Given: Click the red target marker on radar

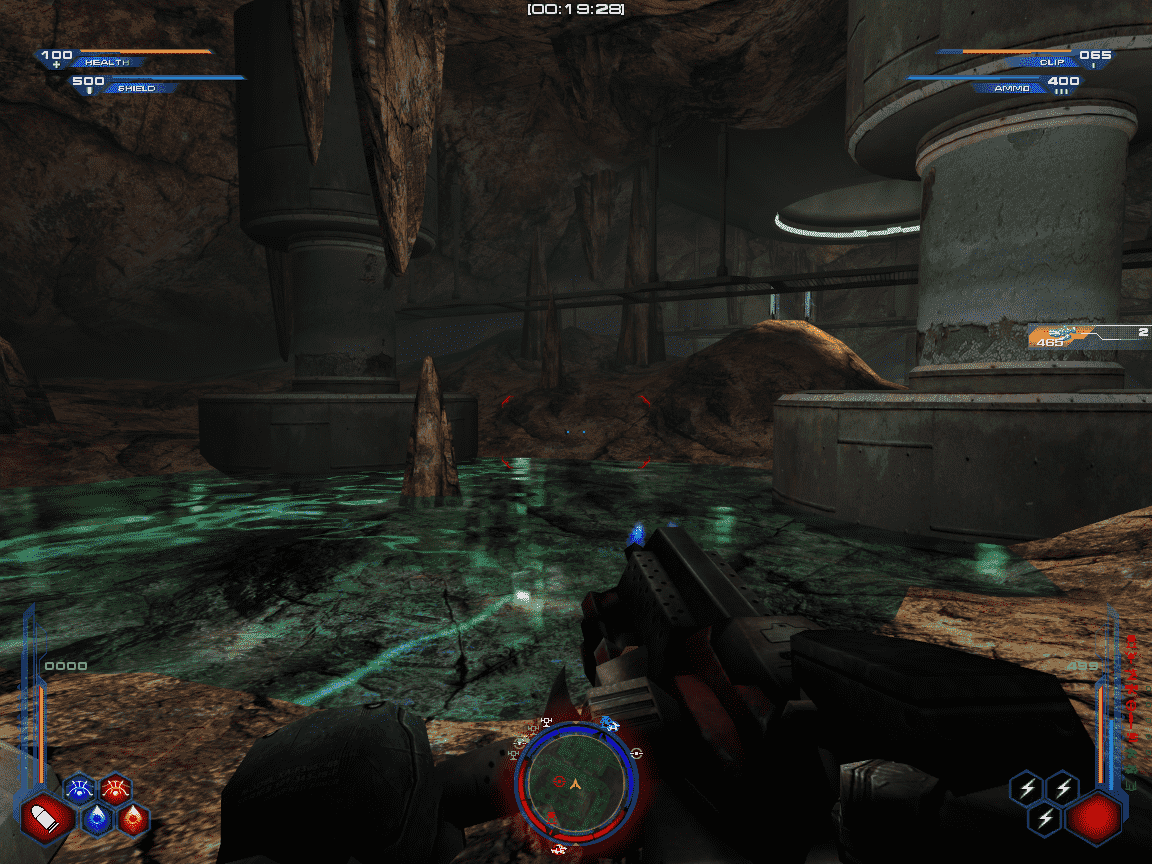Looking at the screenshot, I should click(x=560, y=780).
